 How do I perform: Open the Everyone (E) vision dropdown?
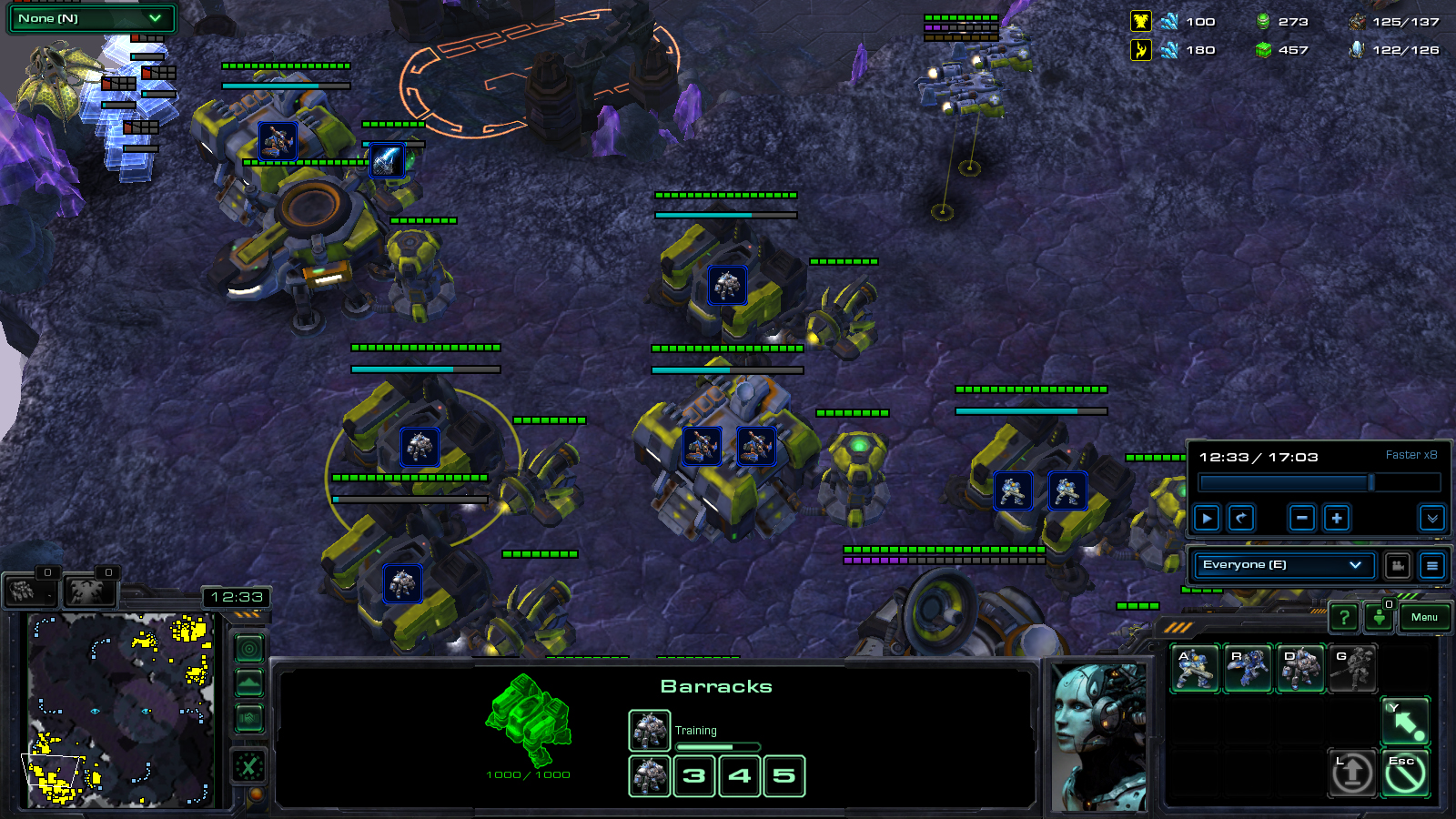[1283, 565]
